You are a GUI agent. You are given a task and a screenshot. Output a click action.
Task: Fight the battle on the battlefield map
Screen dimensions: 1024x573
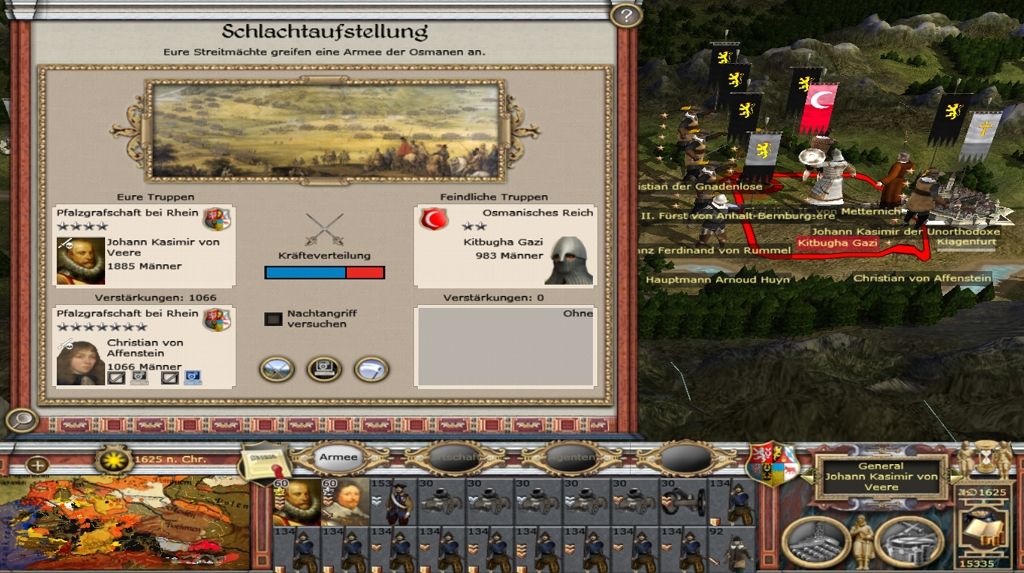(x=277, y=369)
